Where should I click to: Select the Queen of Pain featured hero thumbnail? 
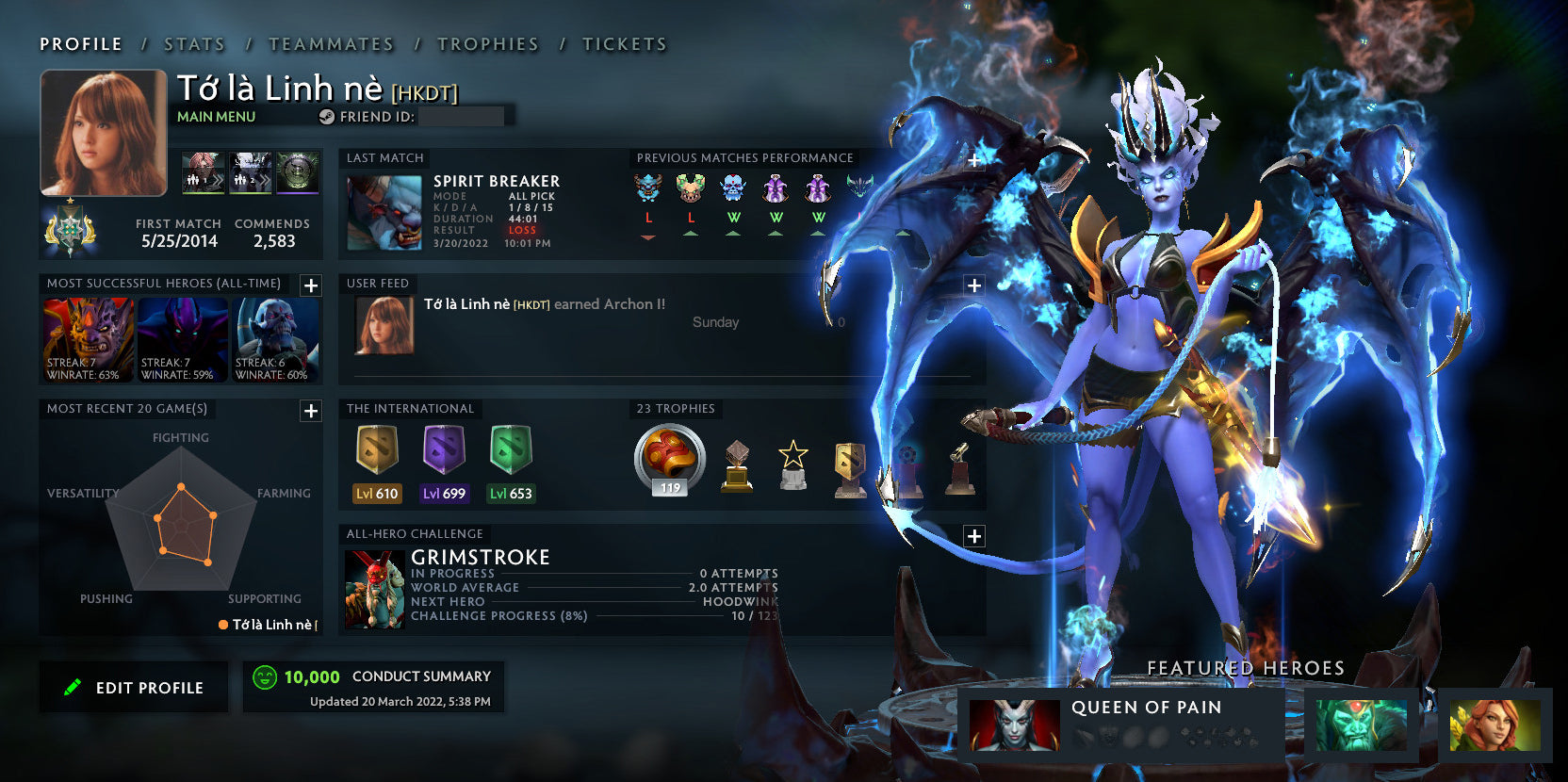(x=1016, y=723)
